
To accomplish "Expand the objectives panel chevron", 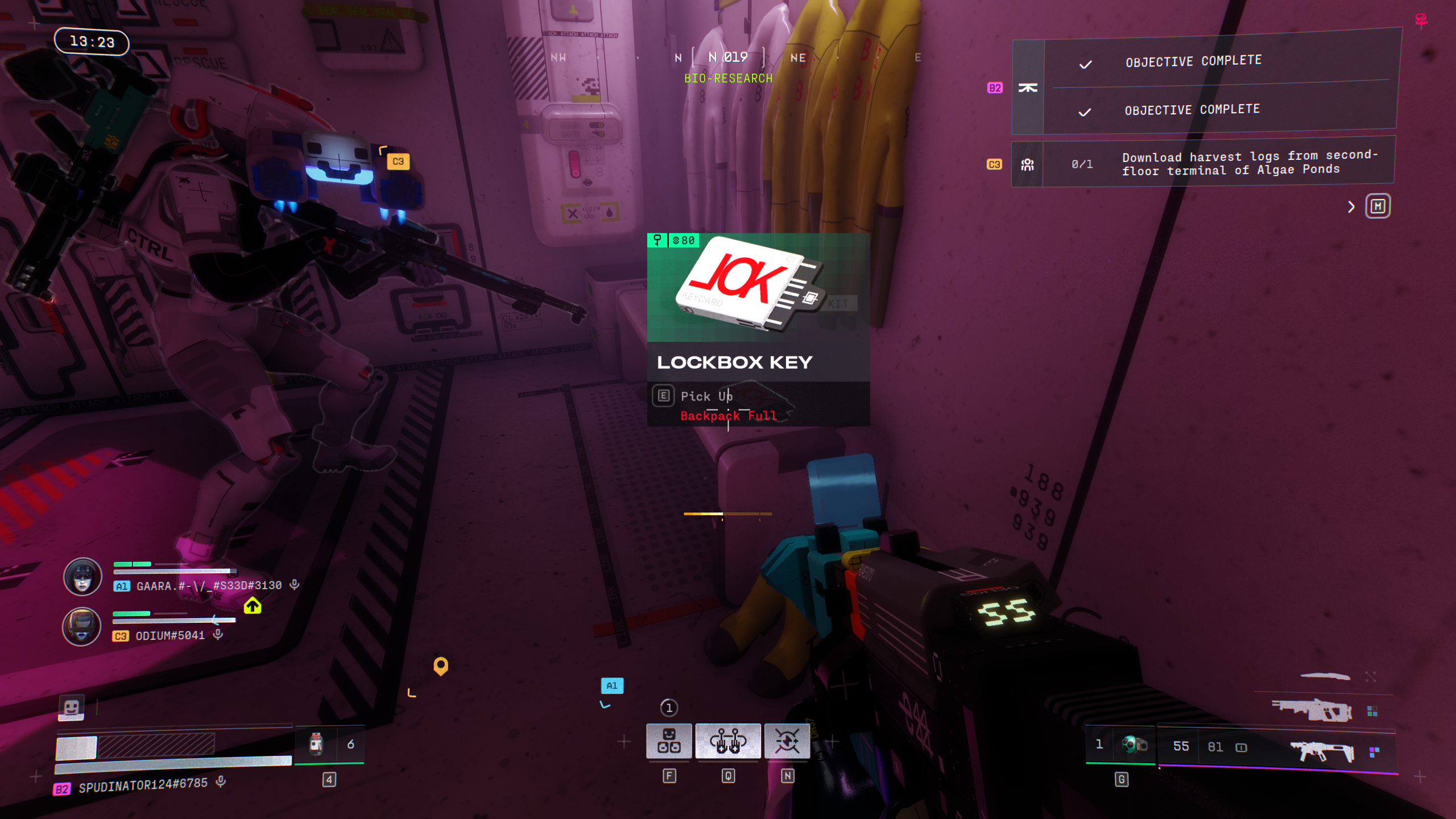I will [x=1352, y=206].
